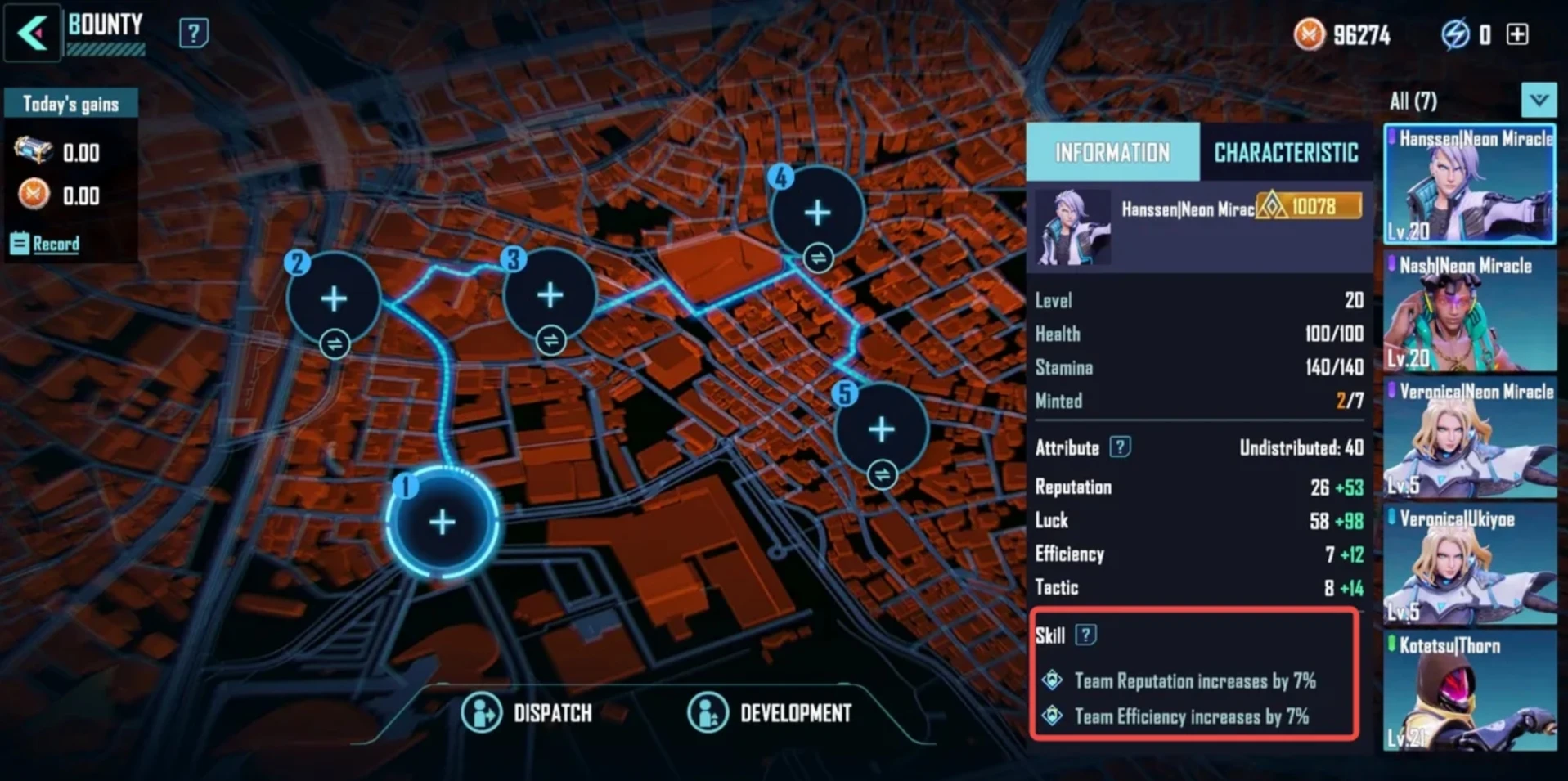
Task: Add a hero to bounty slot 3
Action: click(550, 295)
